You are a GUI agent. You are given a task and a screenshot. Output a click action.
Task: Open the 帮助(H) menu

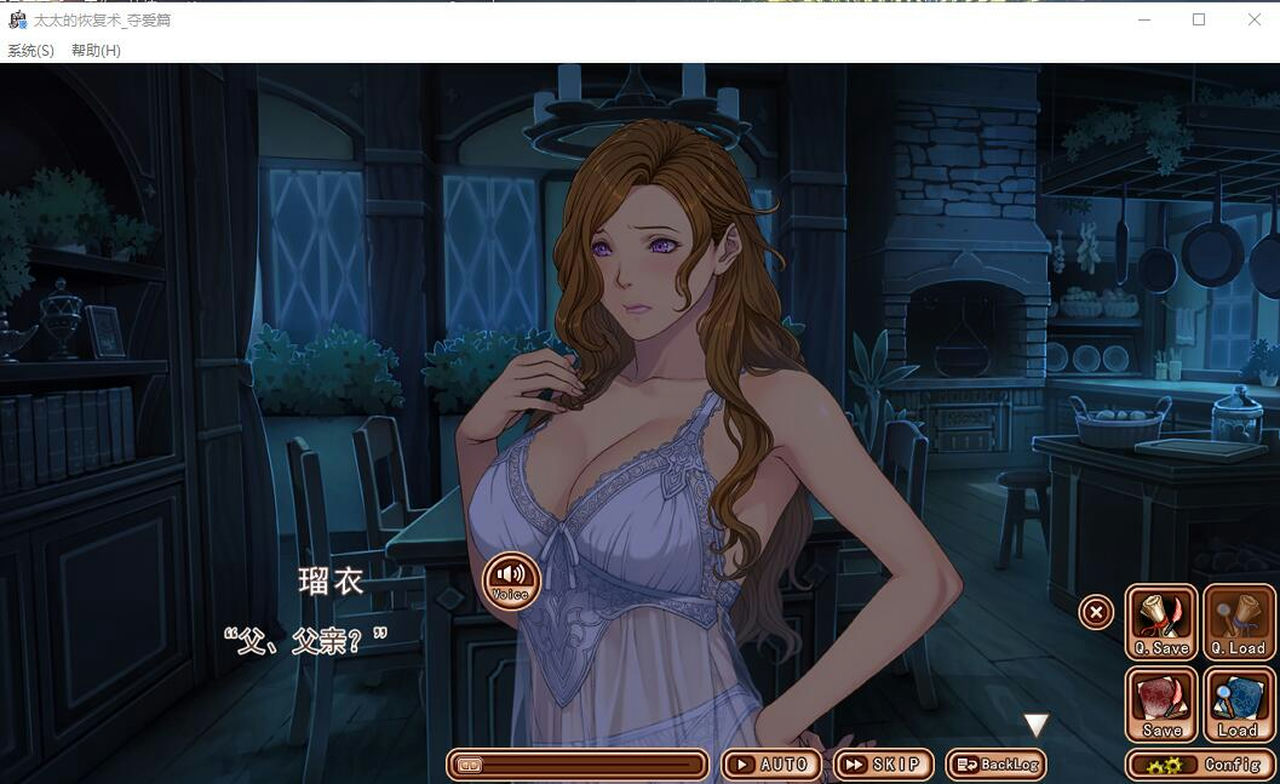pyautogui.click(x=95, y=49)
